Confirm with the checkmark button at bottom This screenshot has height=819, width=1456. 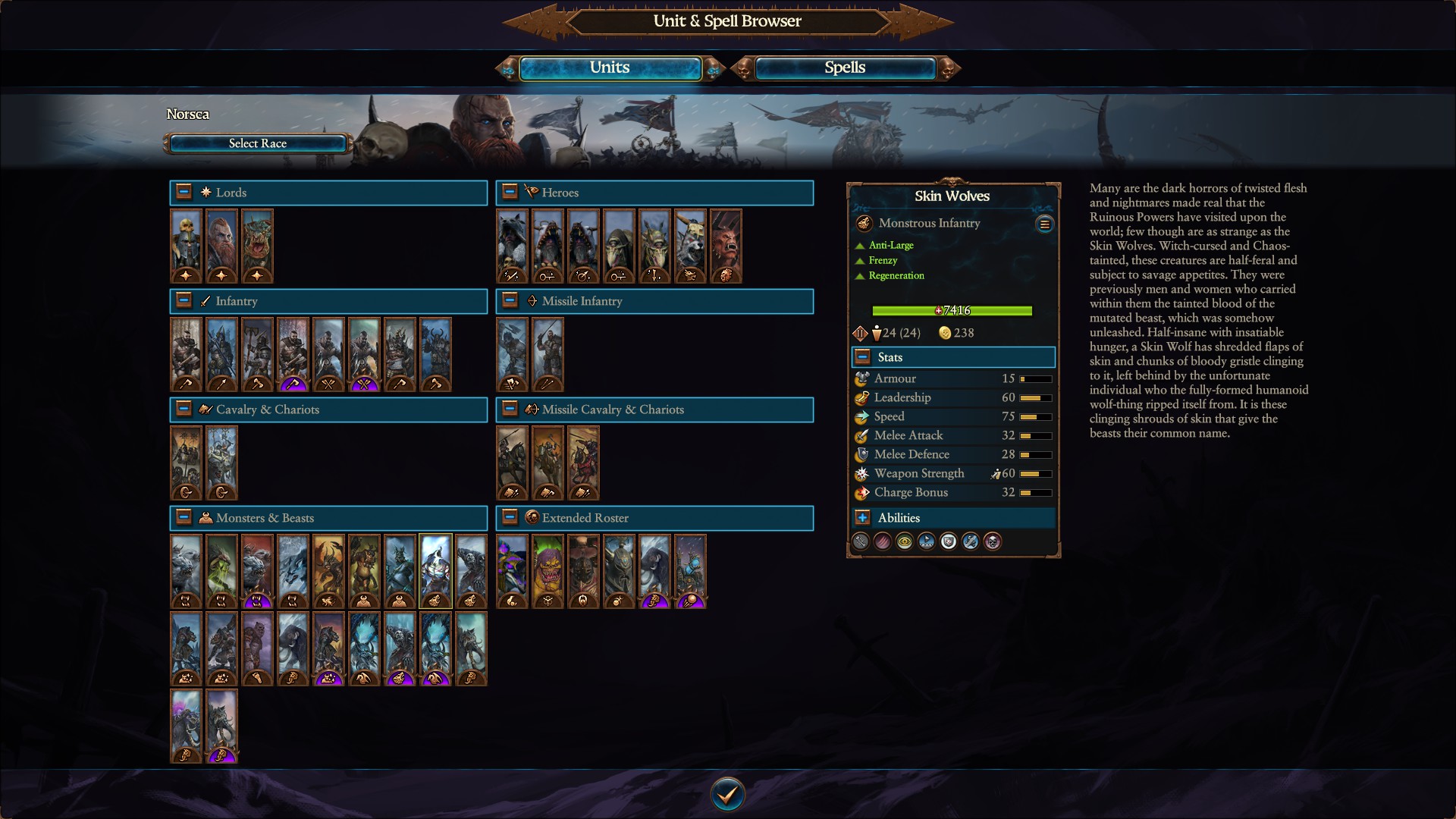[x=727, y=793]
